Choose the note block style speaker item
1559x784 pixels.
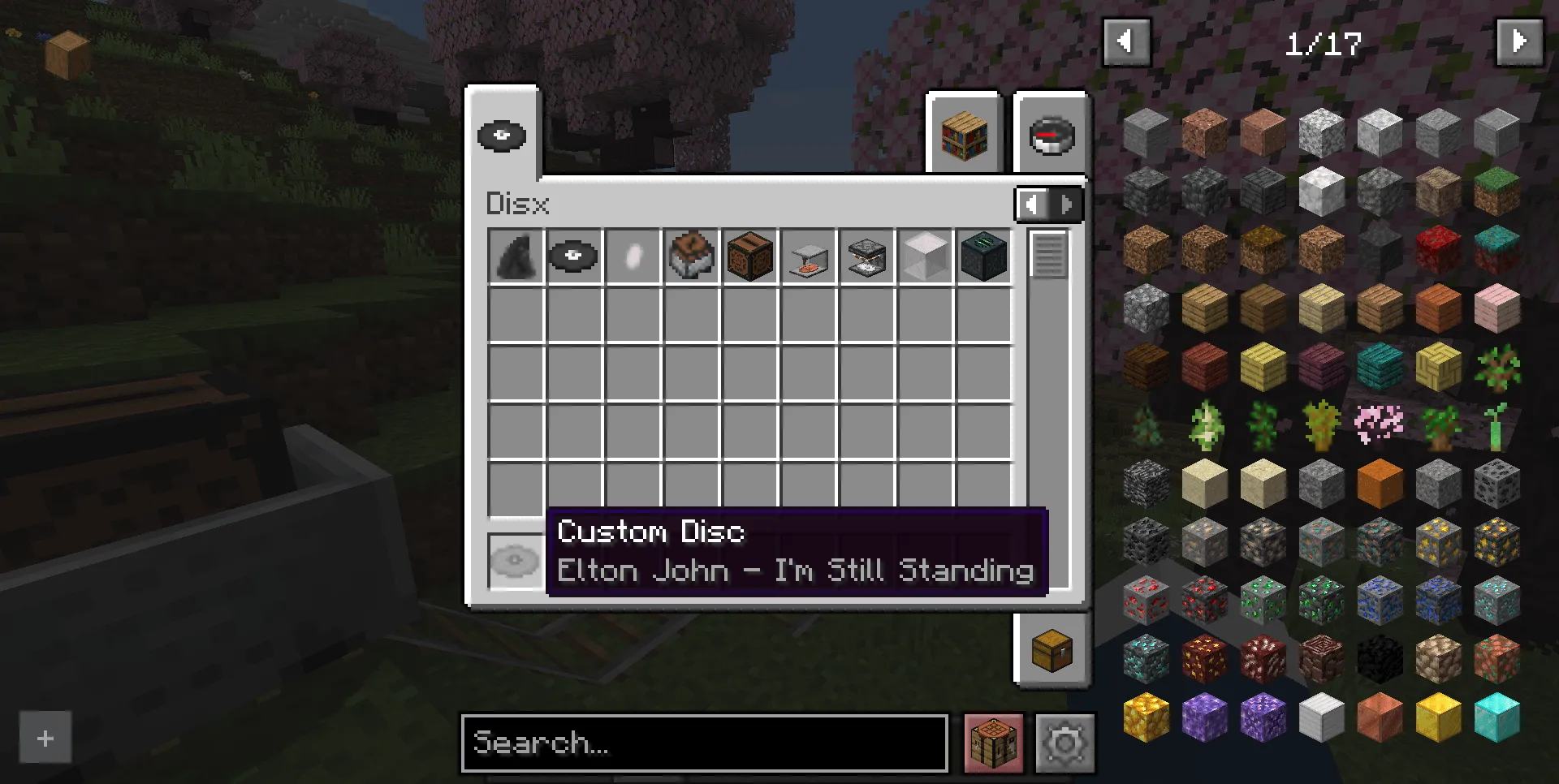[x=749, y=256]
